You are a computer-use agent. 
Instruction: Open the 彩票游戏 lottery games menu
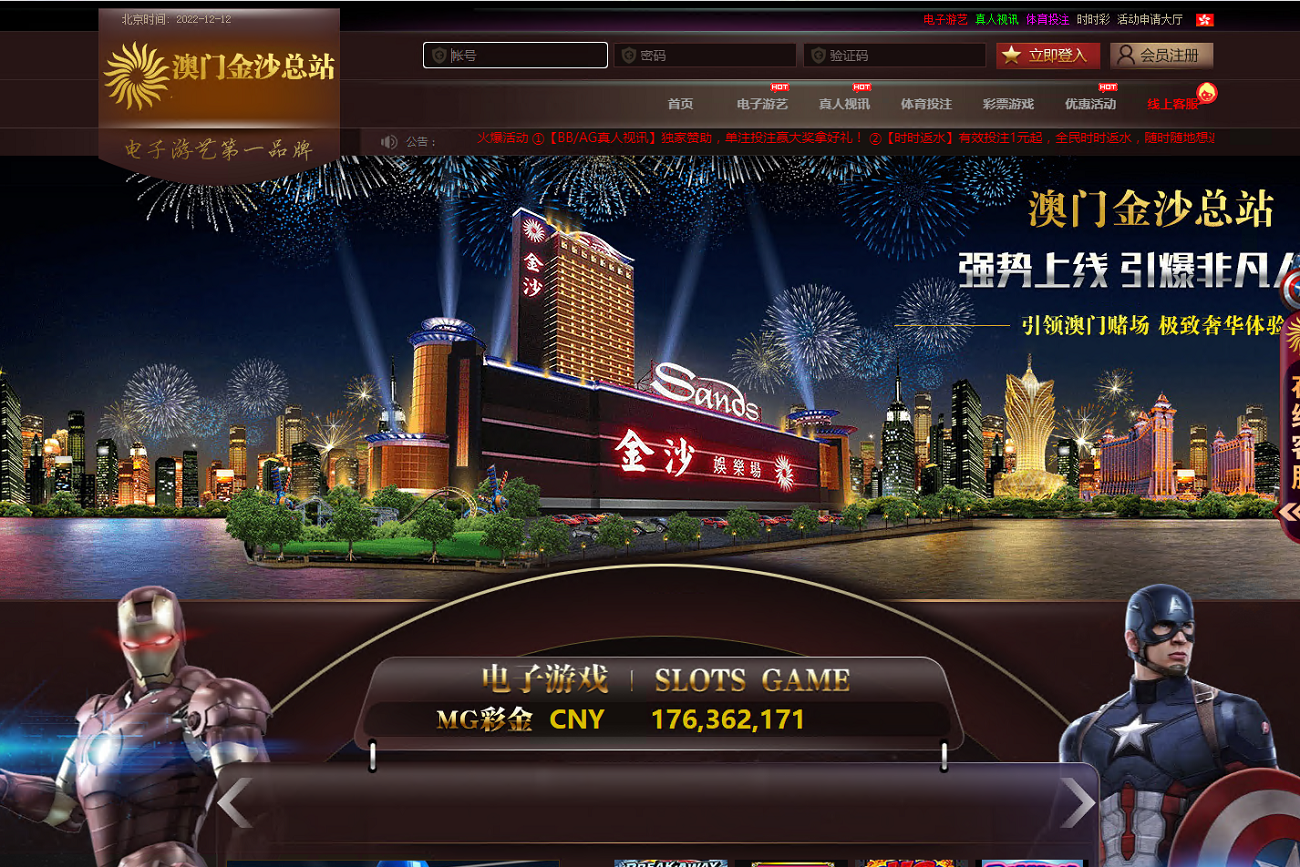tap(1008, 104)
